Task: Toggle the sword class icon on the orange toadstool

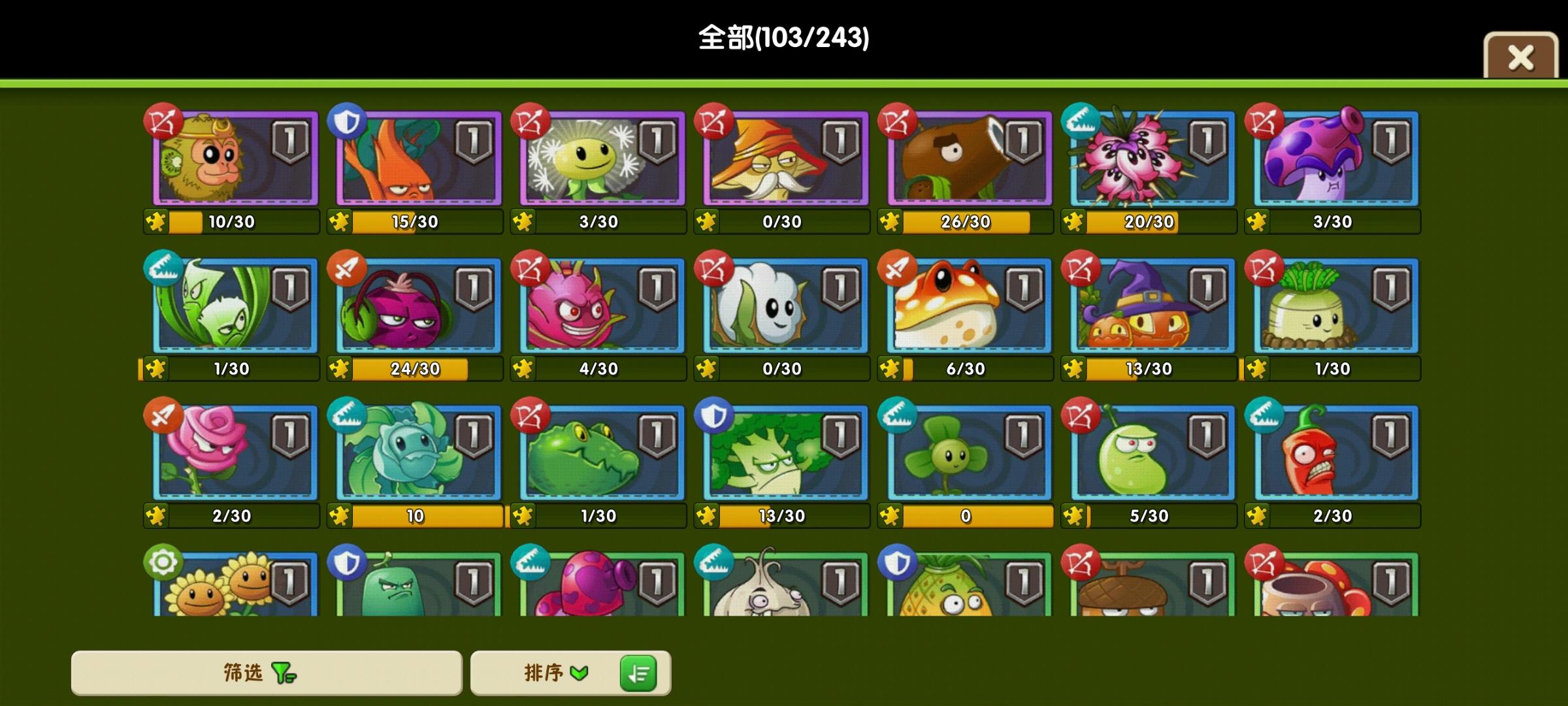Action: (896, 269)
